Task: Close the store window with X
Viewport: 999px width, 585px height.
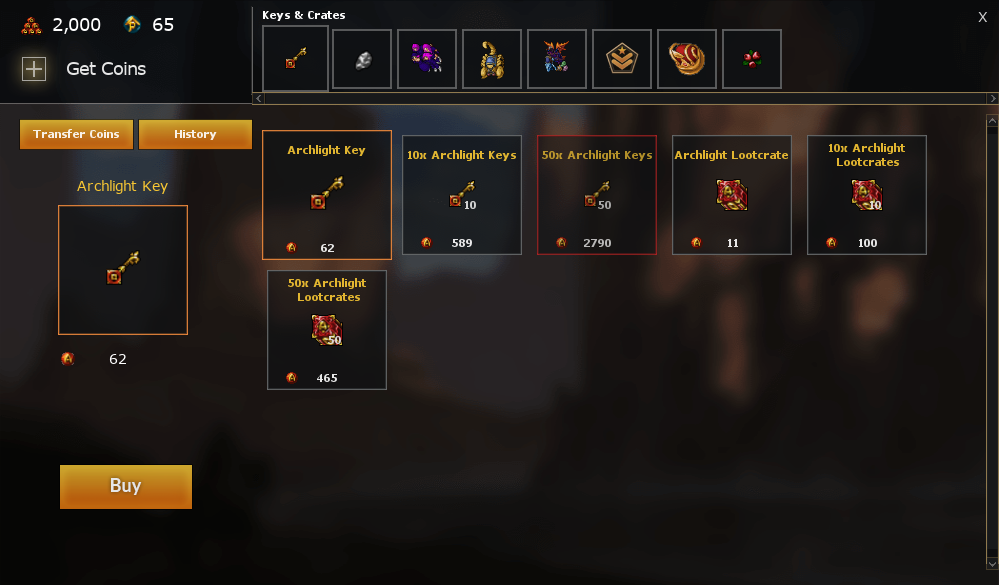Action: (982, 17)
